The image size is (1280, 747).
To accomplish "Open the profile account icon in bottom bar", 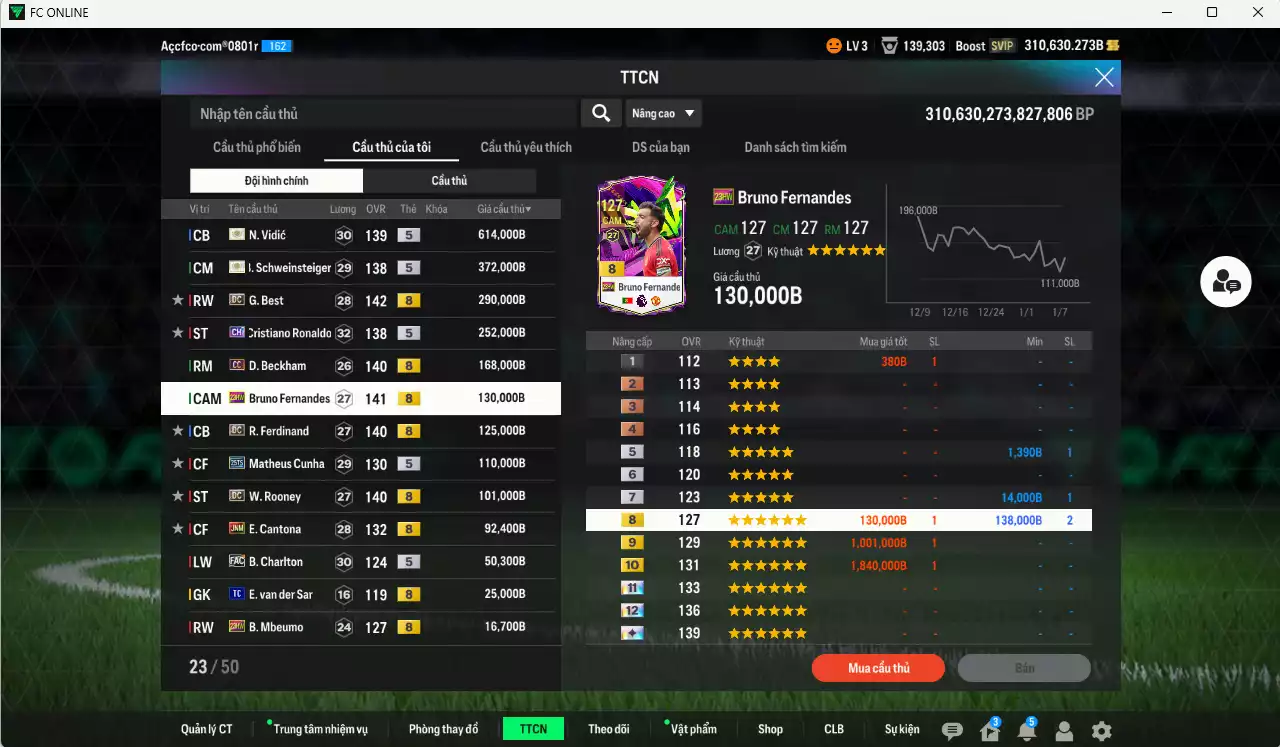I will click(1064, 730).
